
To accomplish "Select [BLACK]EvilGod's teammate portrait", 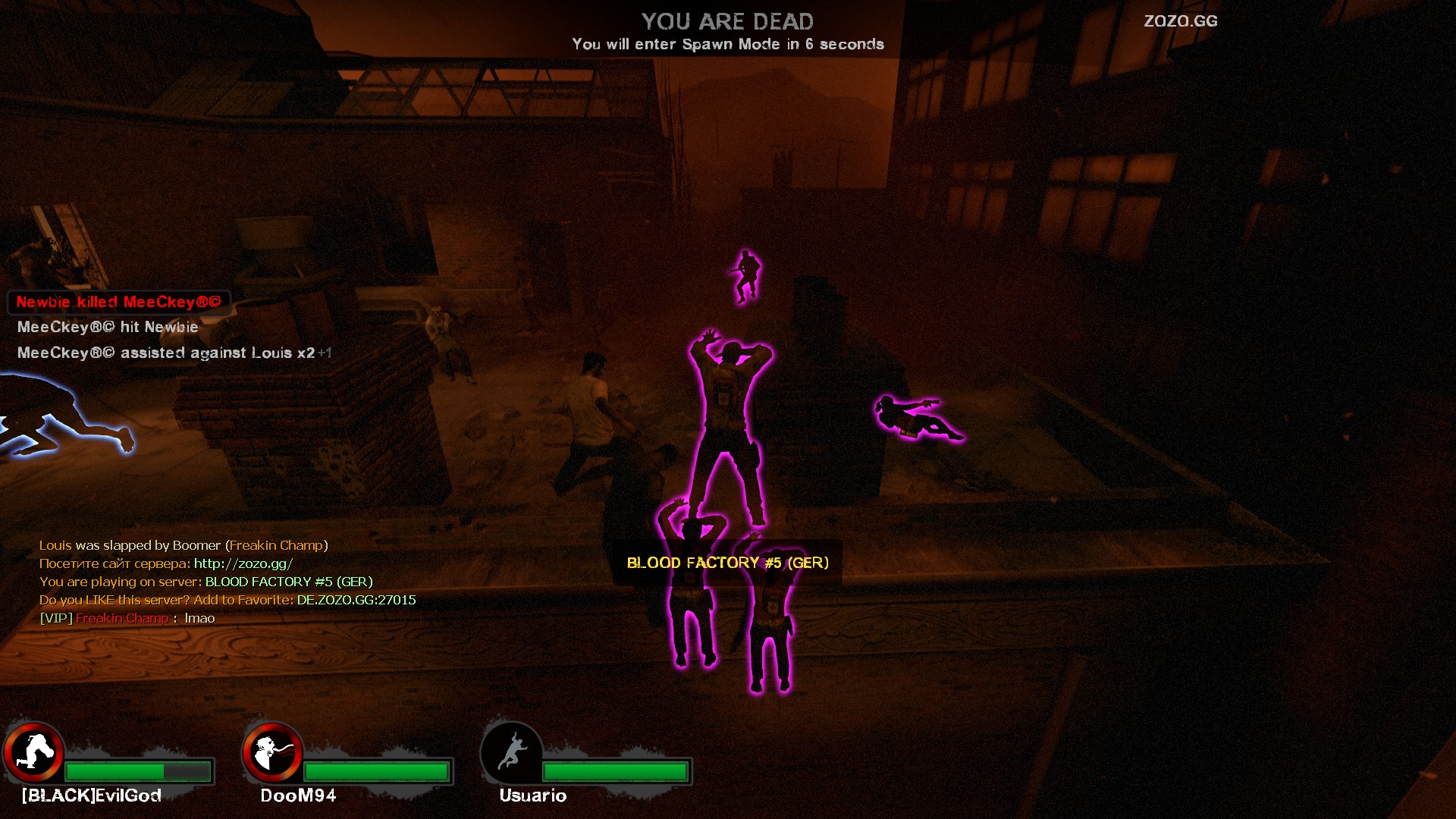I will (x=34, y=752).
